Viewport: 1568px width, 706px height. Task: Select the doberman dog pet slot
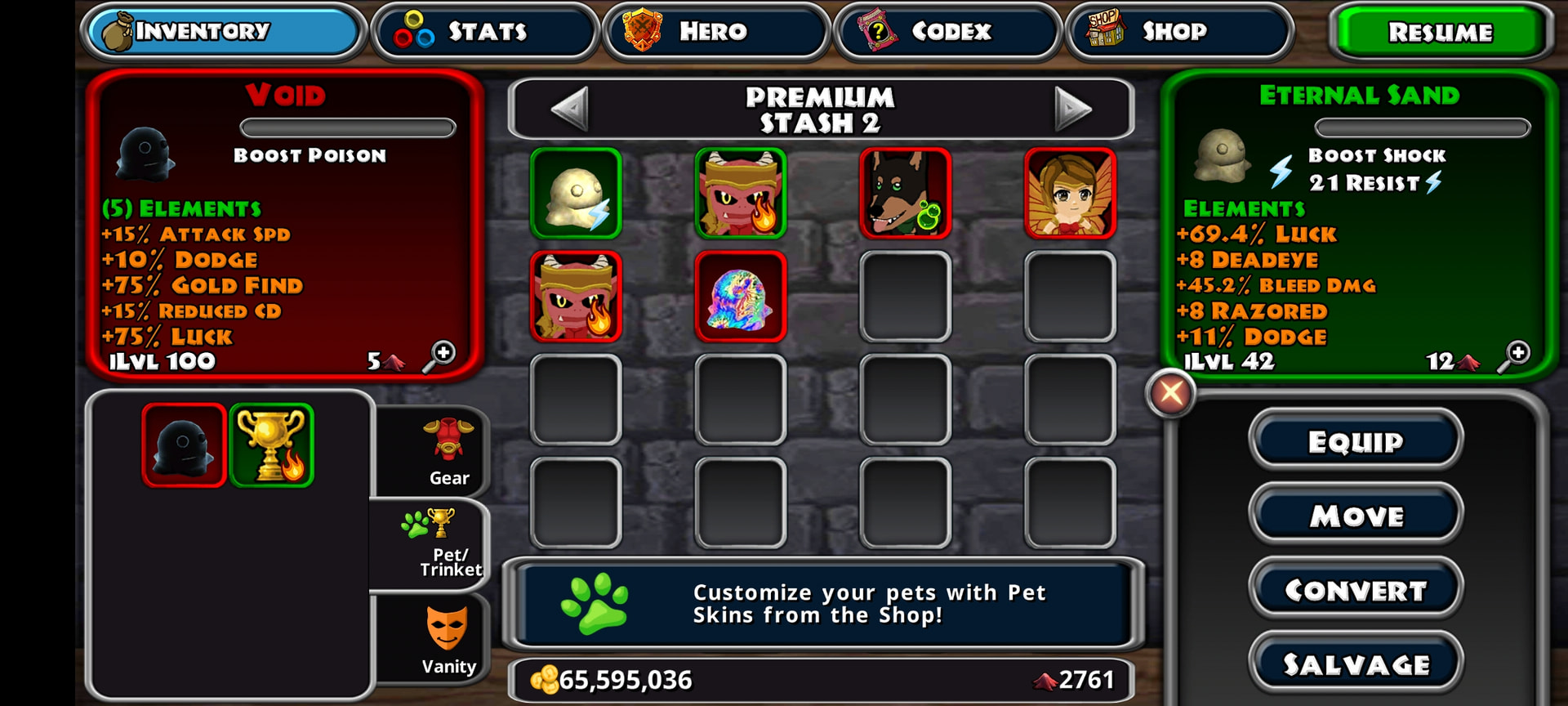(906, 194)
